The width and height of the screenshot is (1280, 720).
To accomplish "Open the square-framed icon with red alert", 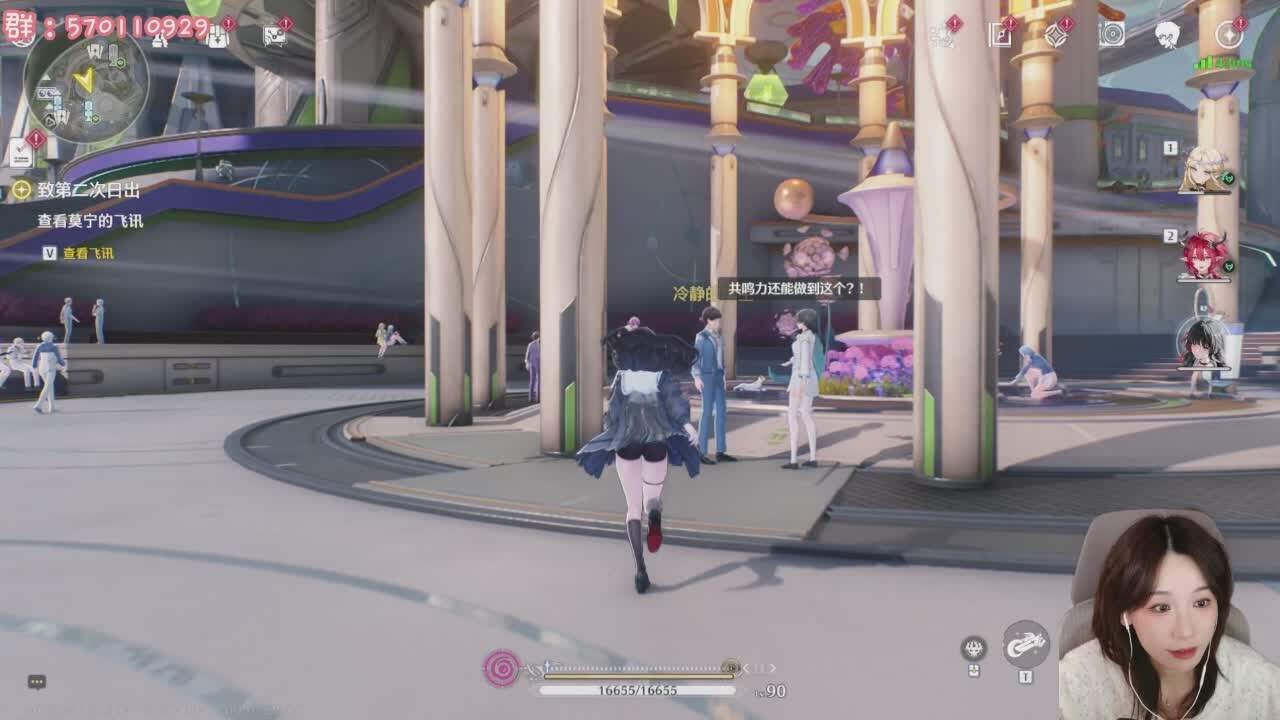I will click(x=999, y=35).
